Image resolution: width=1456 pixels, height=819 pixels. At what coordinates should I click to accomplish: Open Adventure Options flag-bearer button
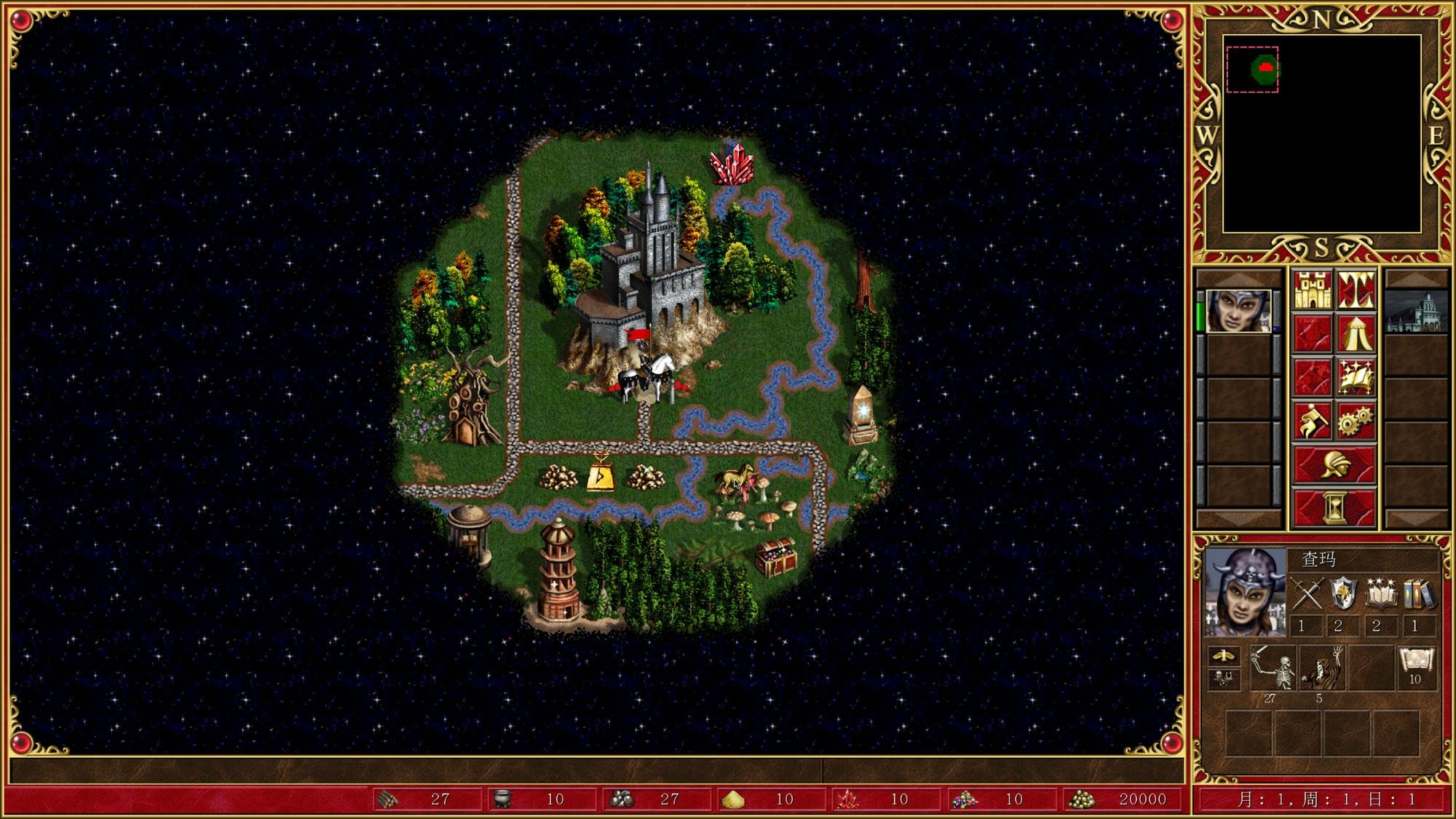1313,421
